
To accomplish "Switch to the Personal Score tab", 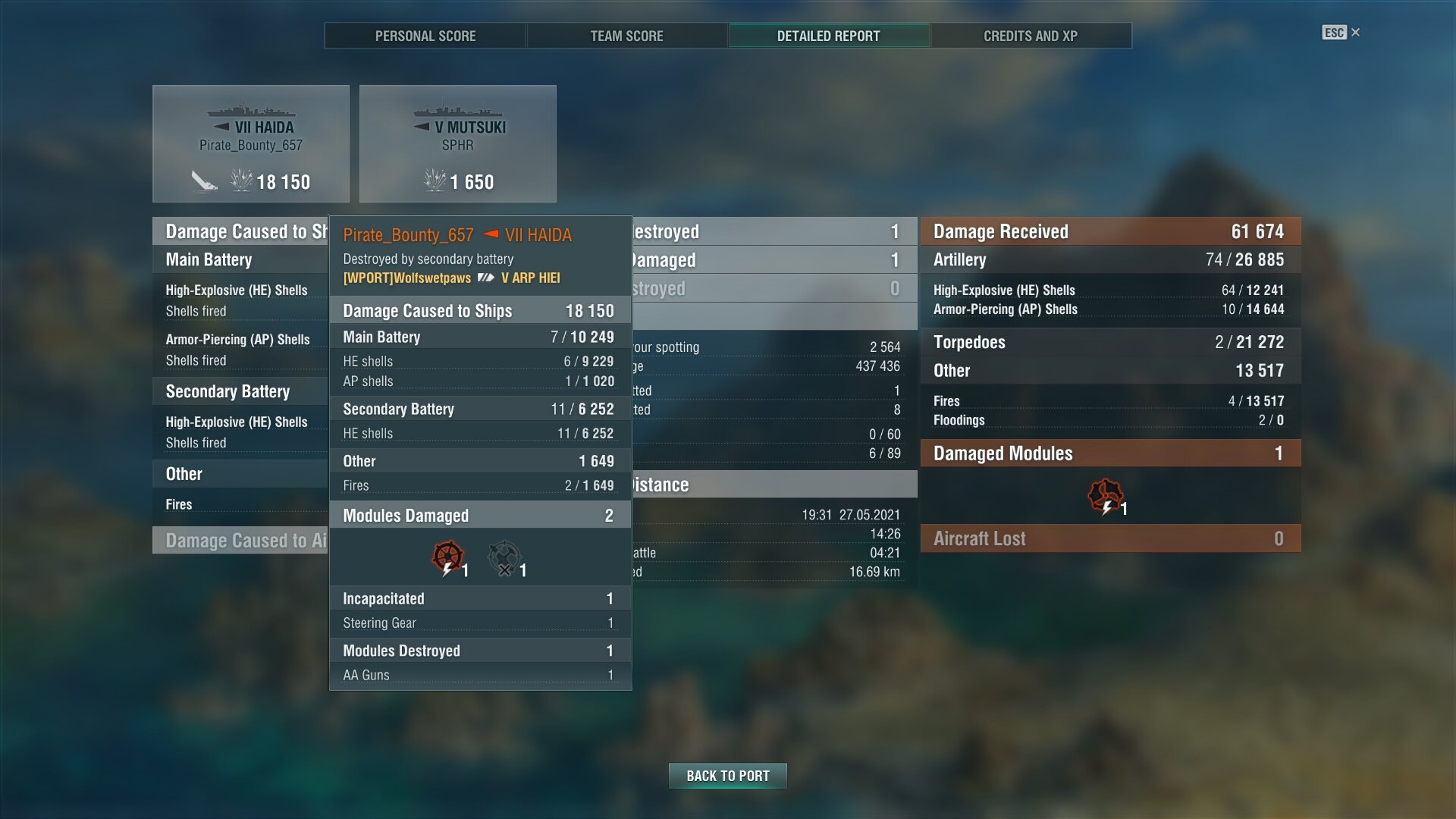I will (x=425, y=36).
